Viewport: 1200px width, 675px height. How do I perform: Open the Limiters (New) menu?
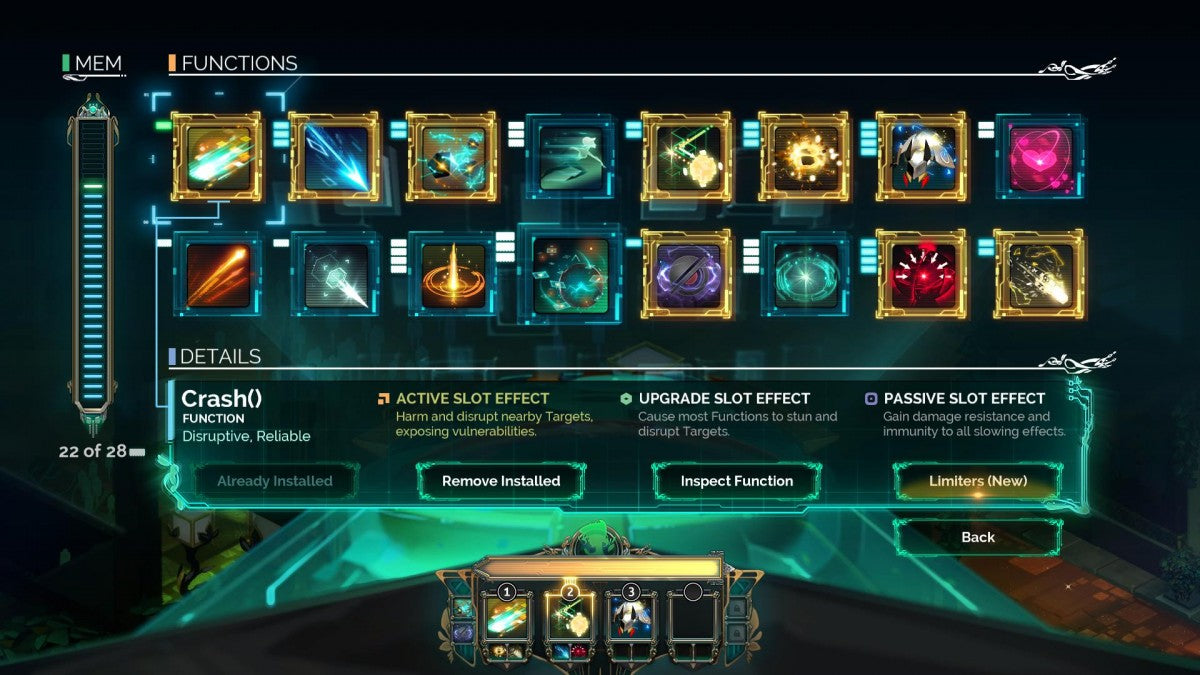(x=977, y=481)
